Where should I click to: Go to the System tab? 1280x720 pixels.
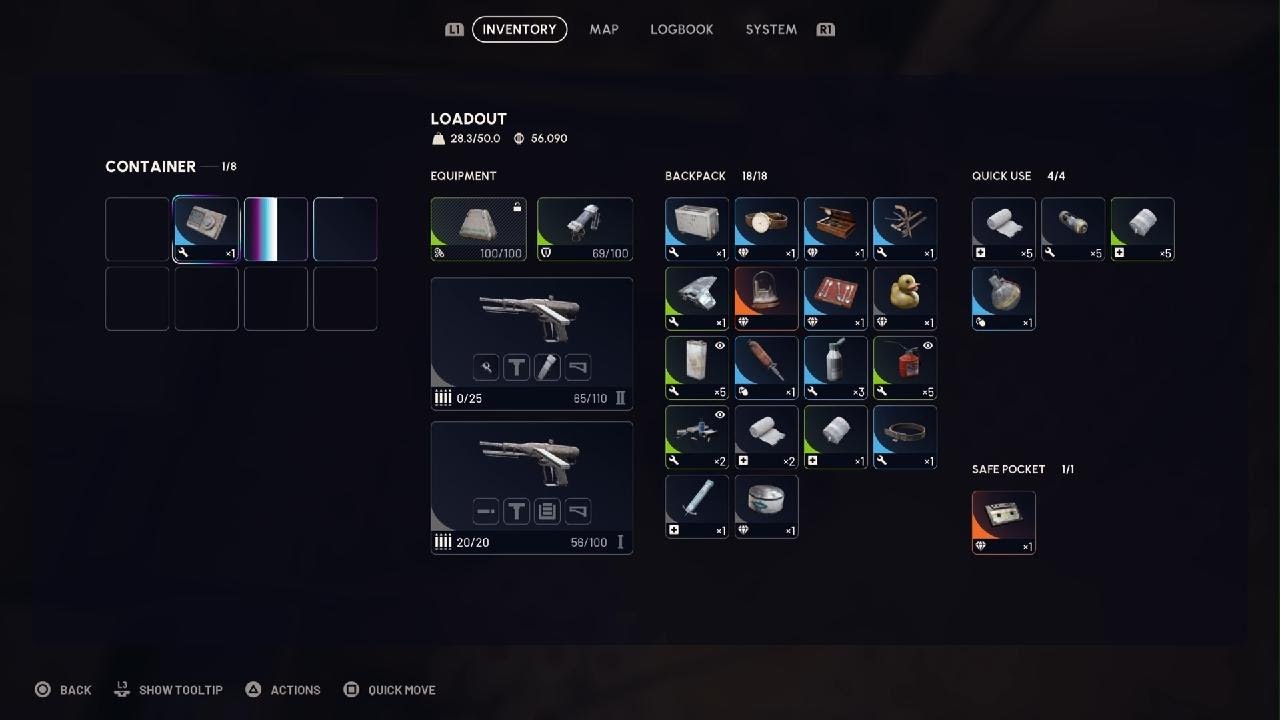(771, 30)
